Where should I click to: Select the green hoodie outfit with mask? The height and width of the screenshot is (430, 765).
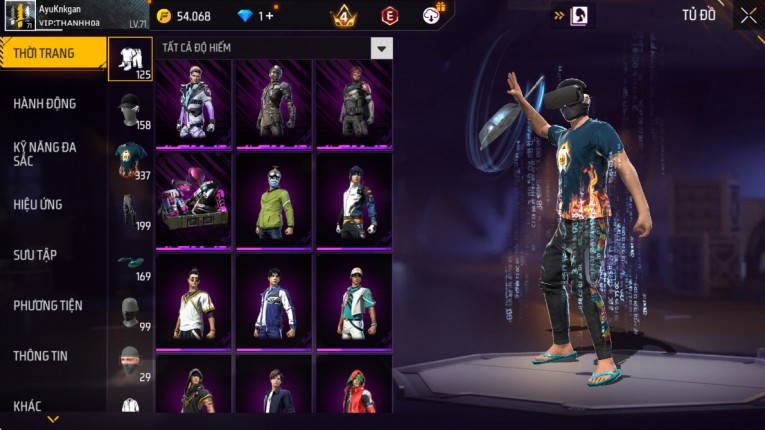(273, 199)
